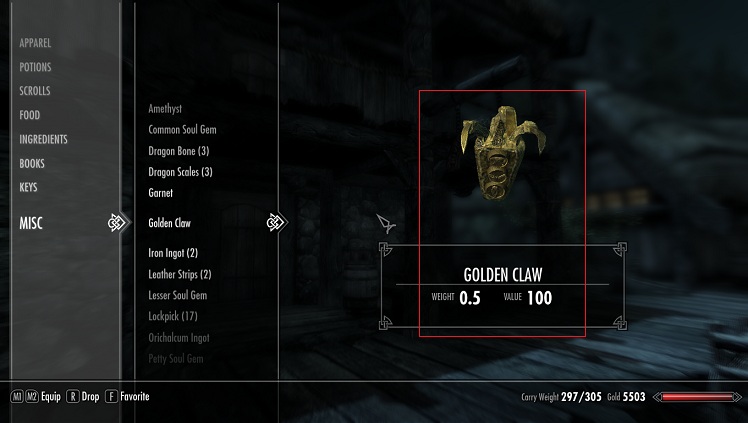The width and height of the screenshot is (748, 423).
Task: Show the Scrolls category
Action: (x=35, y=91)
